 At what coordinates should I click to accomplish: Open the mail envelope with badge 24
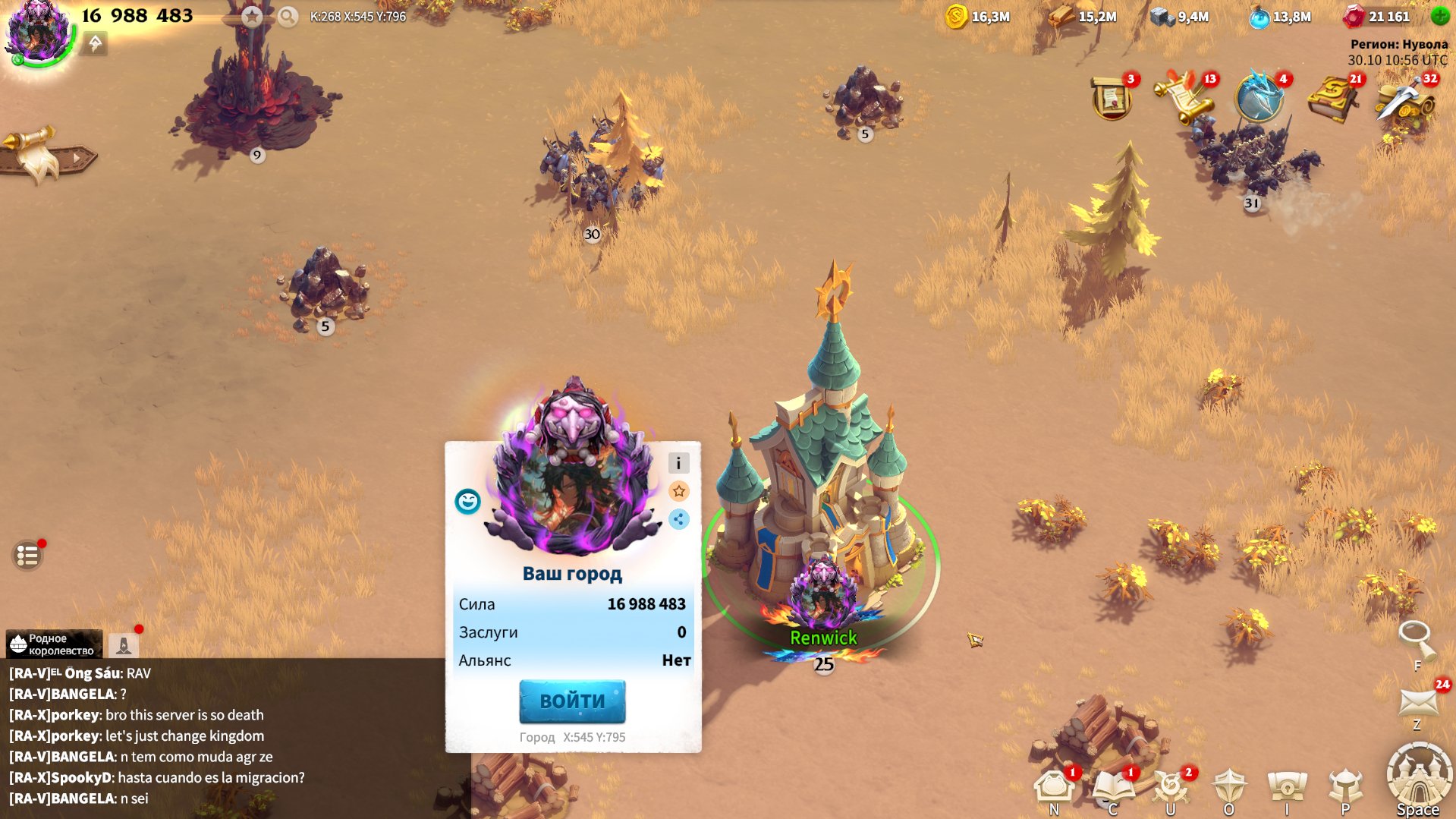(1418, 702)
